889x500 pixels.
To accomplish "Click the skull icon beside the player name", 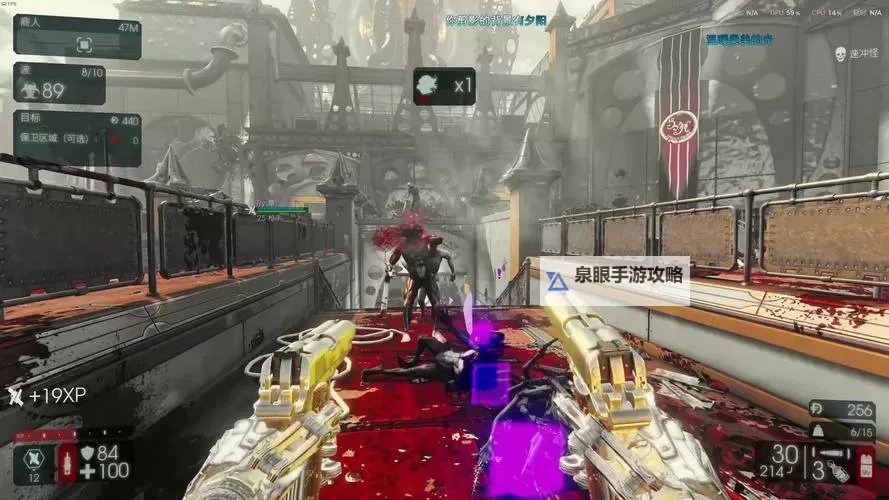I will pos(839,52).
